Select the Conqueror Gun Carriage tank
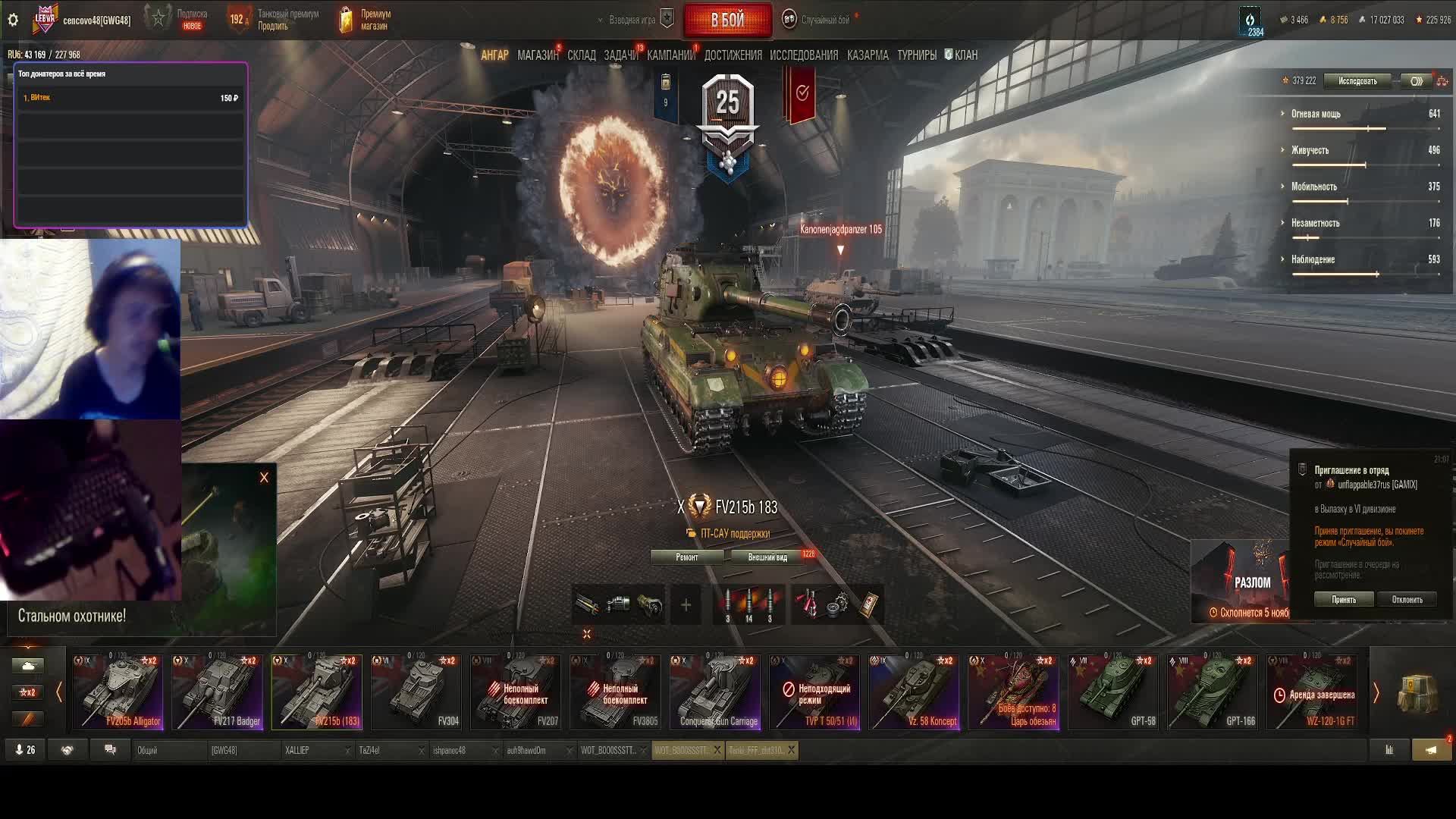Image resolution: width=1456 pixels, height=819 pixels. tap(715, 692)
